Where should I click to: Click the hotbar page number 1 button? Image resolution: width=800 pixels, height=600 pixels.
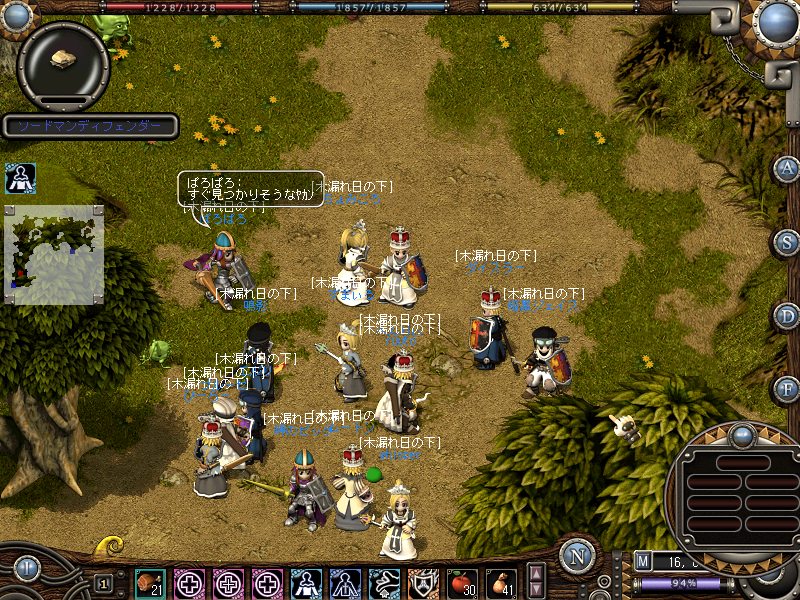click(102, 583)
